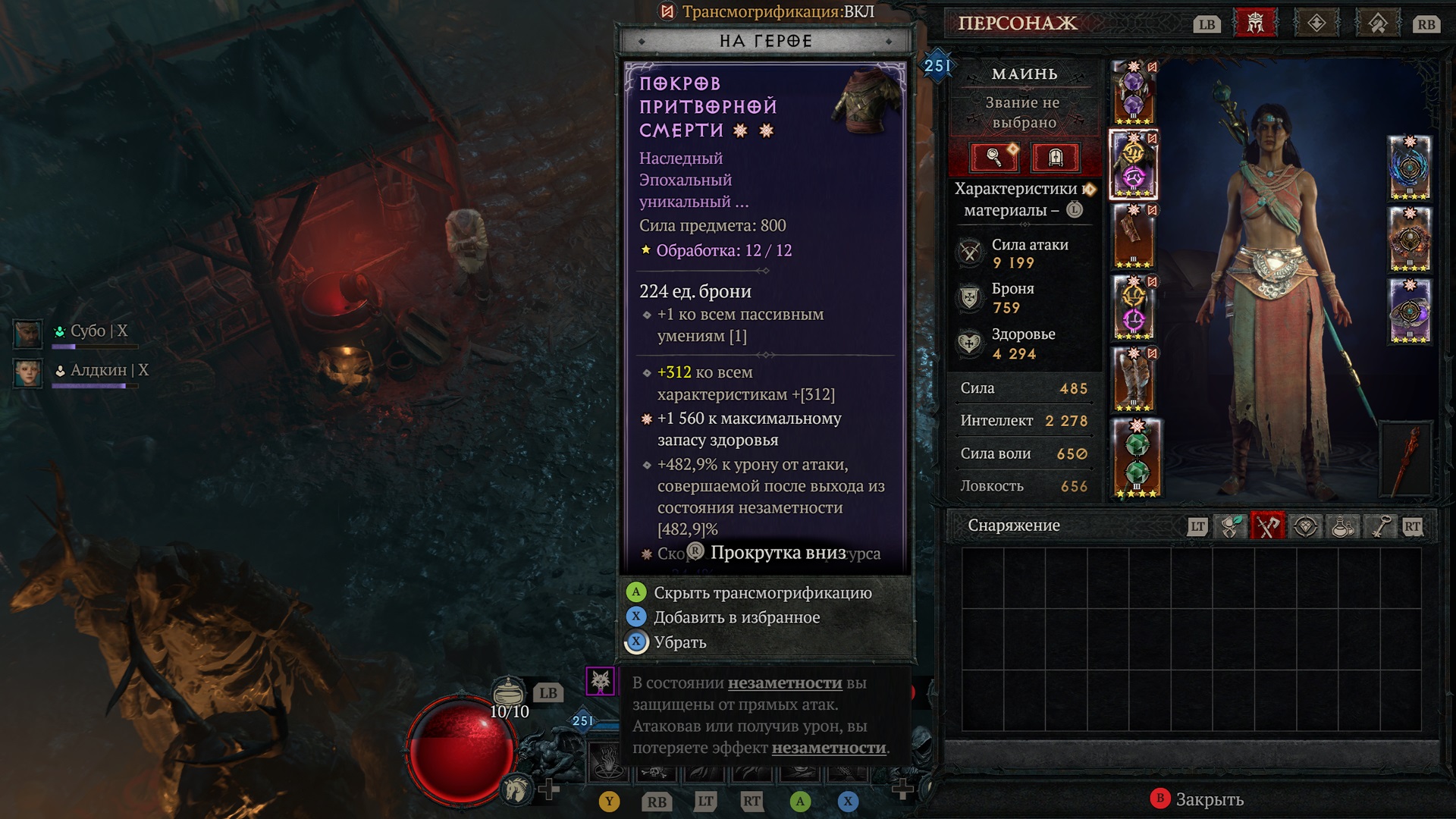1456x819 pixels.
Task: Switch to the gem socketables tab
Action: [x=1305, y=526]
